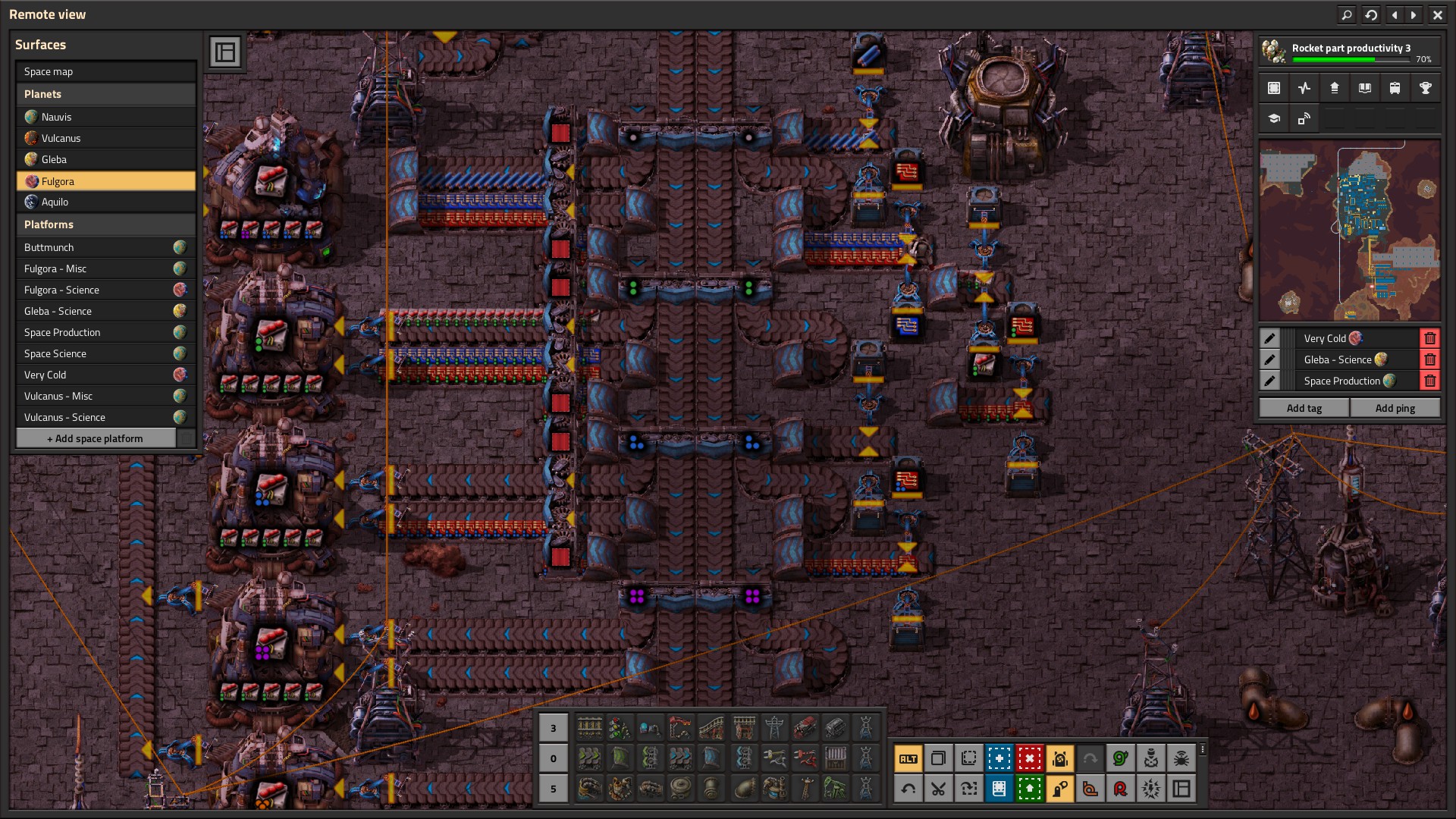Open the search magnifier in title bar
This screenshot has height=819, width=1456.
tap(1346, 14)
